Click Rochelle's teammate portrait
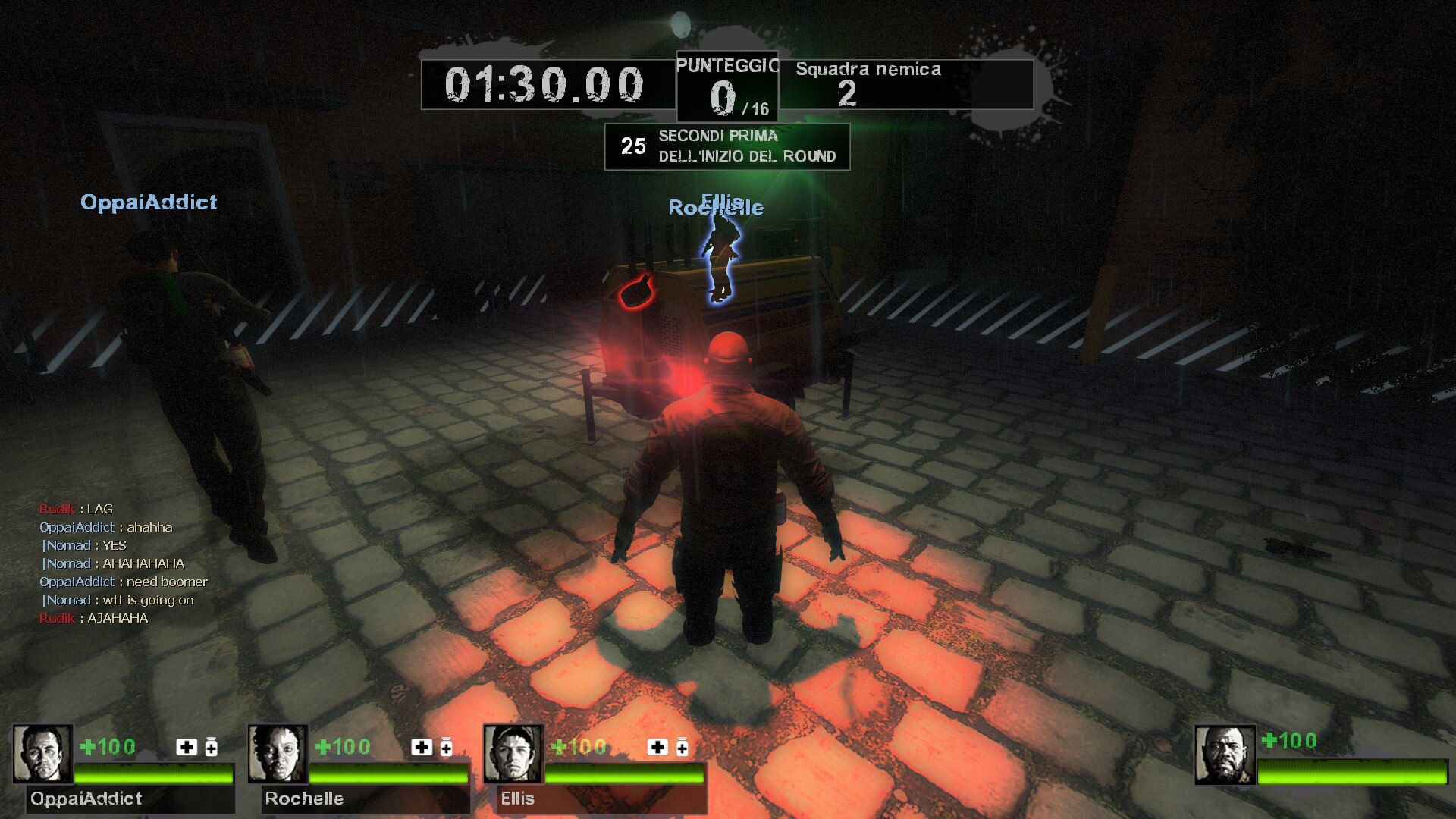This screenshot has height=819, width=1456. pyautogui.click(x=278, y=754)
